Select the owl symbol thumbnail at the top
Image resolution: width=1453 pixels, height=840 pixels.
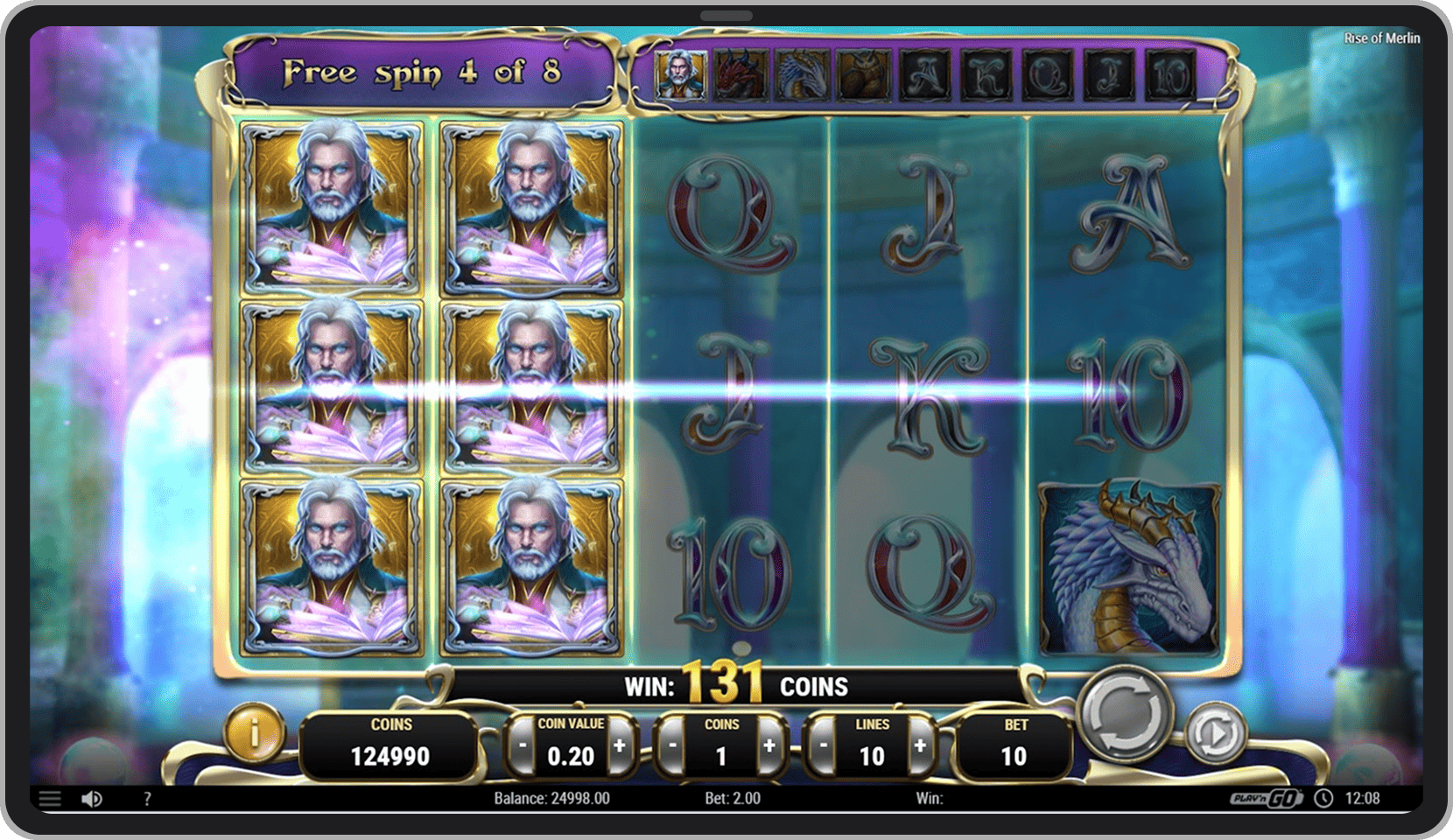[x=862, y=74]
